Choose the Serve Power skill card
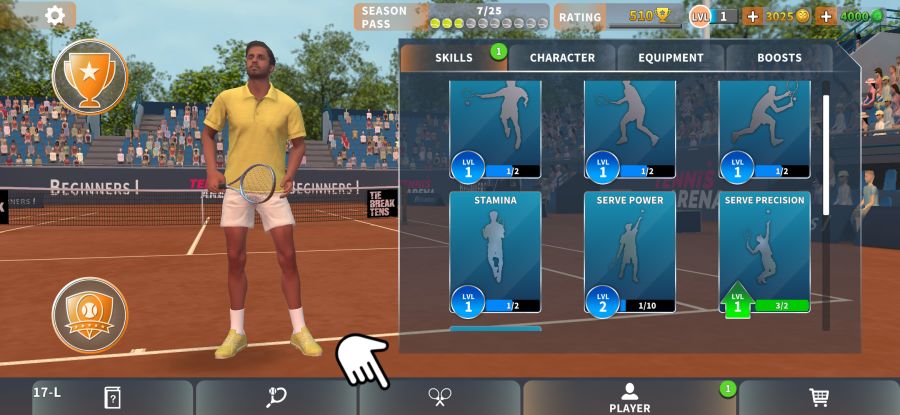The width and height of the screenshot is (900, 415). coord(630,252)
